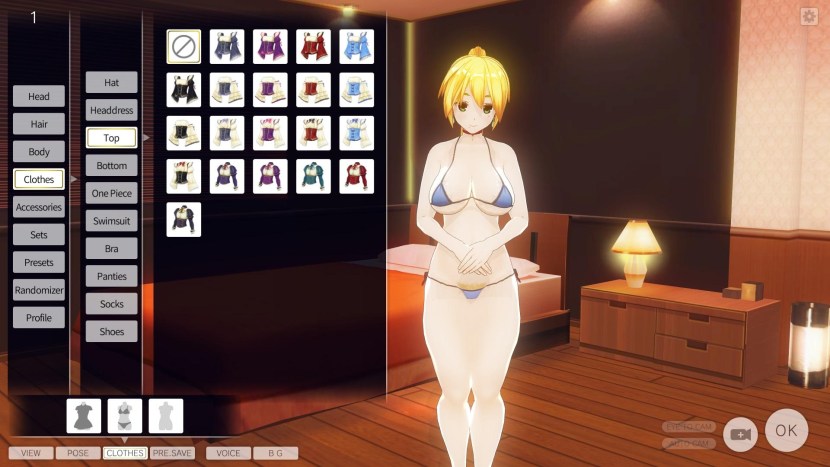Select the Shoes subcategory
The image size is (830, 467).
(111, 331)
